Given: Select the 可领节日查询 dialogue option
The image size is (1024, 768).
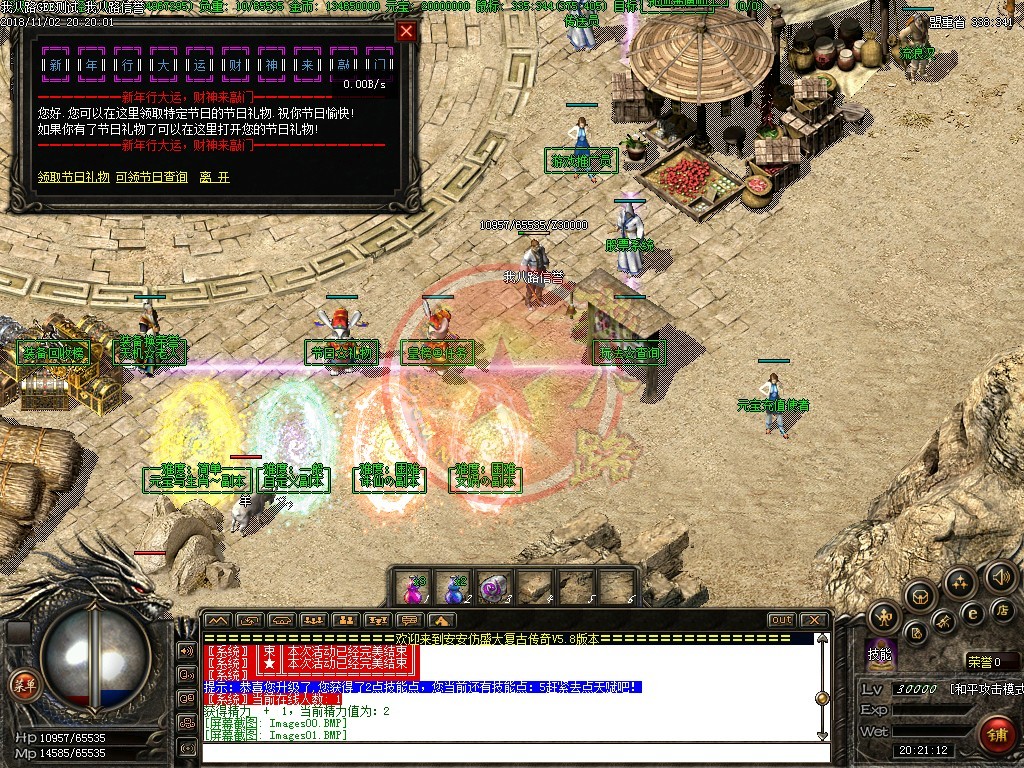Looking at the screenshot, I should (151, 177).
